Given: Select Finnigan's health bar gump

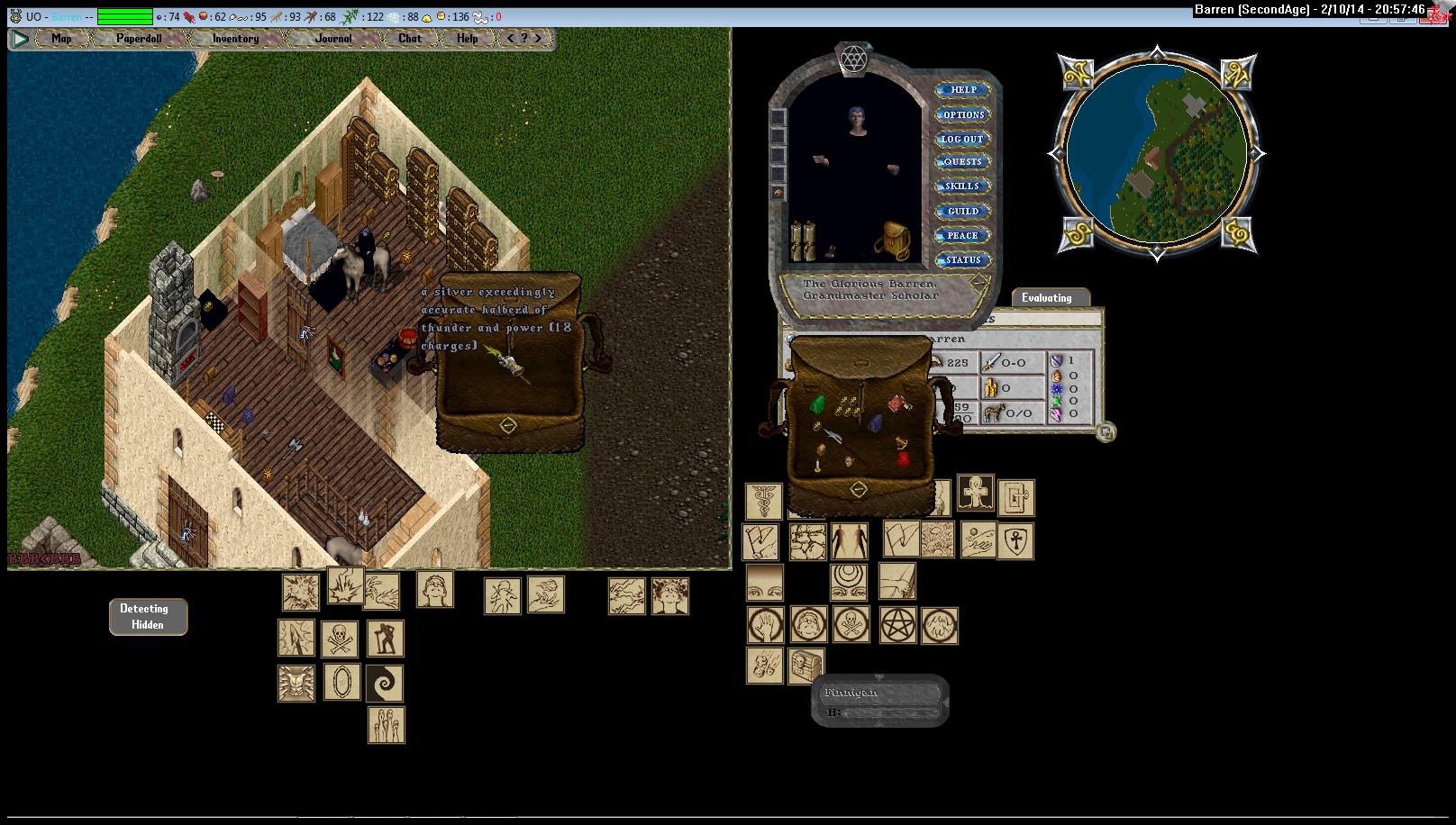Looking at the screenshot, I should pos(879,701).
